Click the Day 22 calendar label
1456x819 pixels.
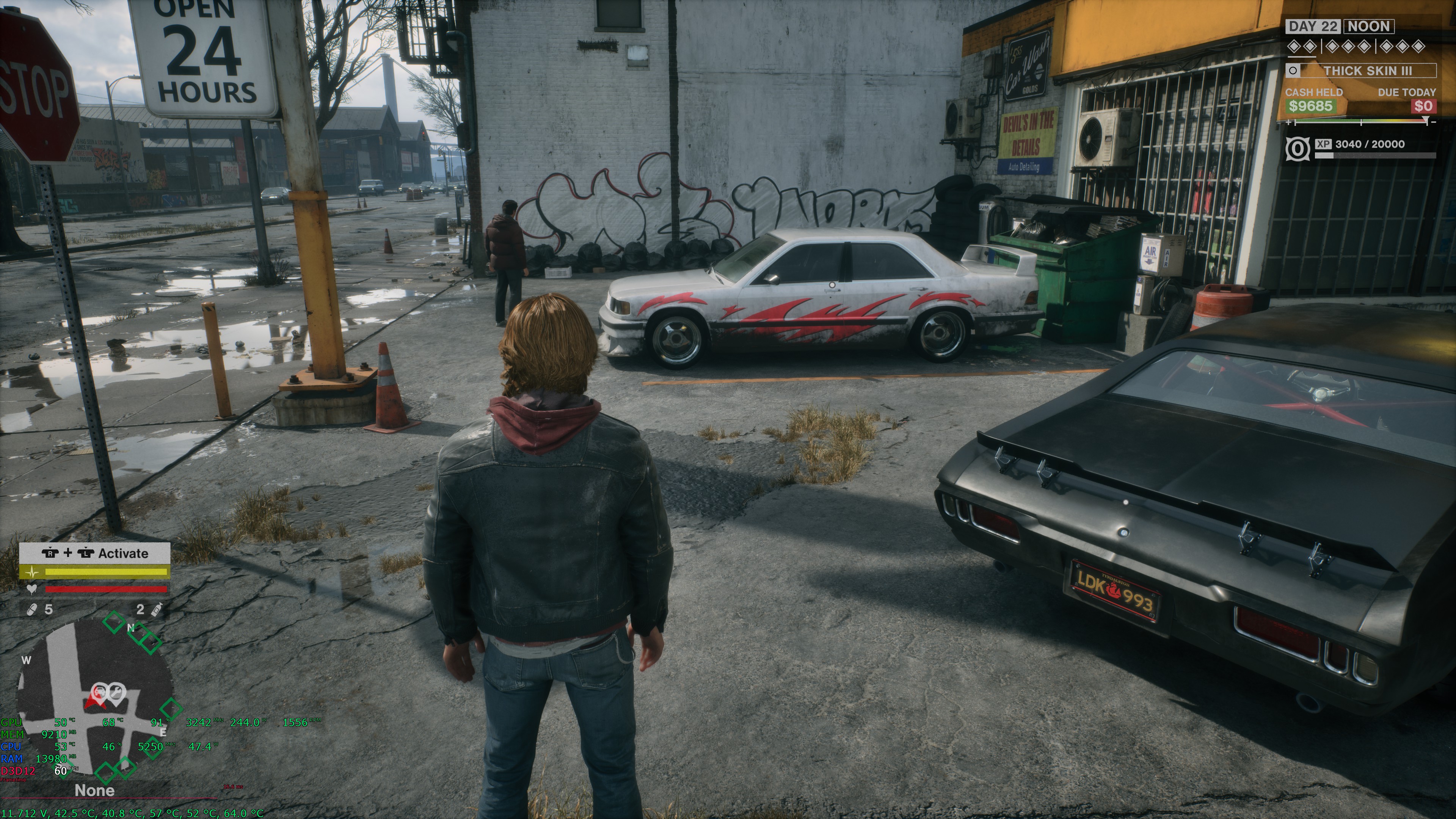[1313, 26]
